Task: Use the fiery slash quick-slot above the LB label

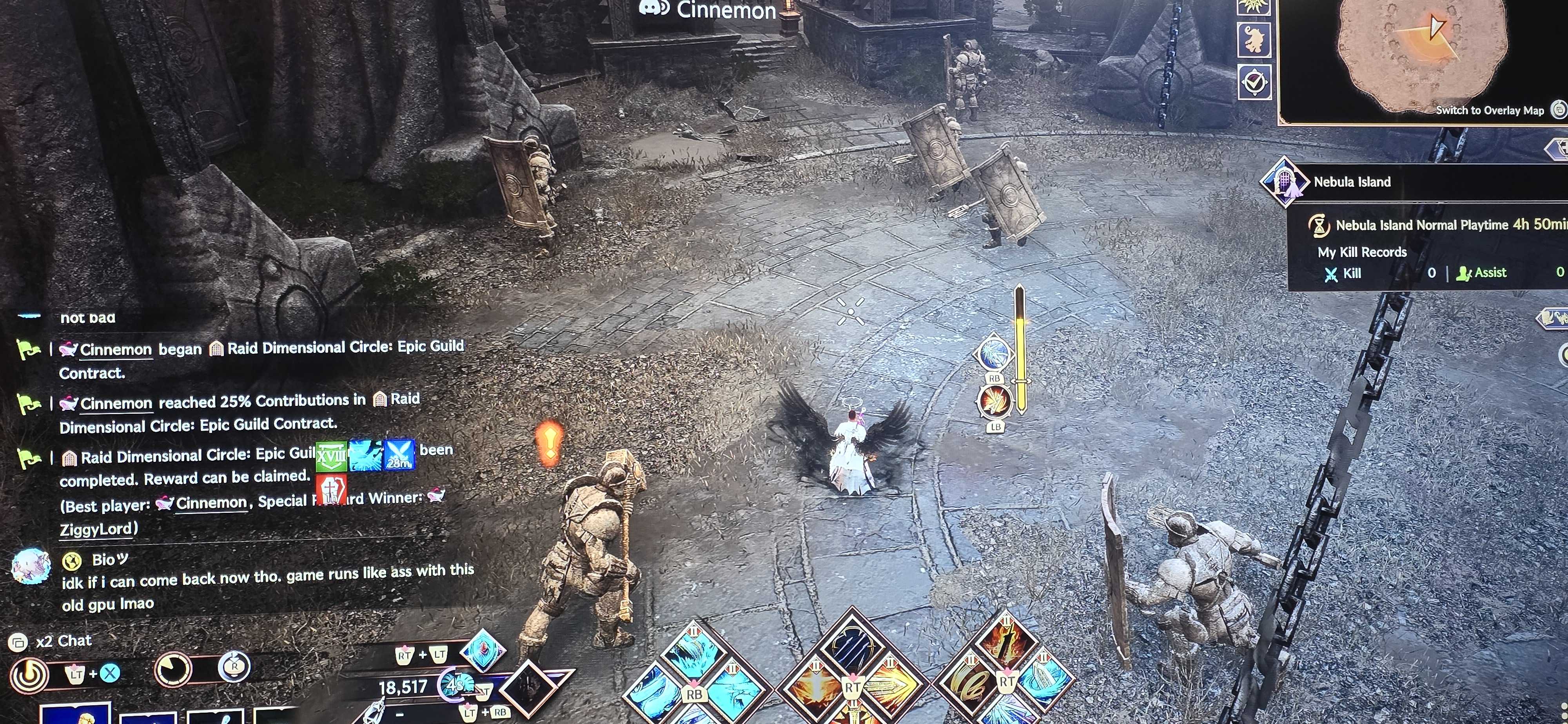Action: tap(995, 401)
